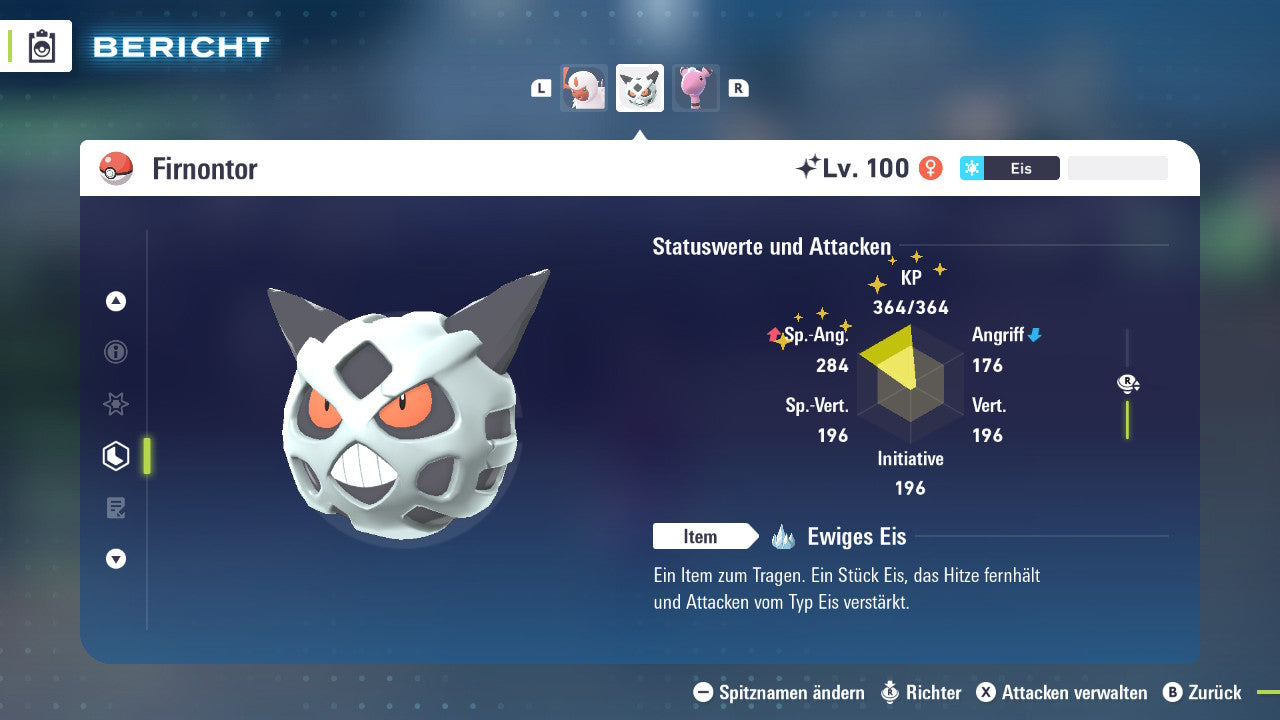Screen dimensions: 1280x720
Task: Click the R-stick stat gauge slider
Action: (1127, 383)
